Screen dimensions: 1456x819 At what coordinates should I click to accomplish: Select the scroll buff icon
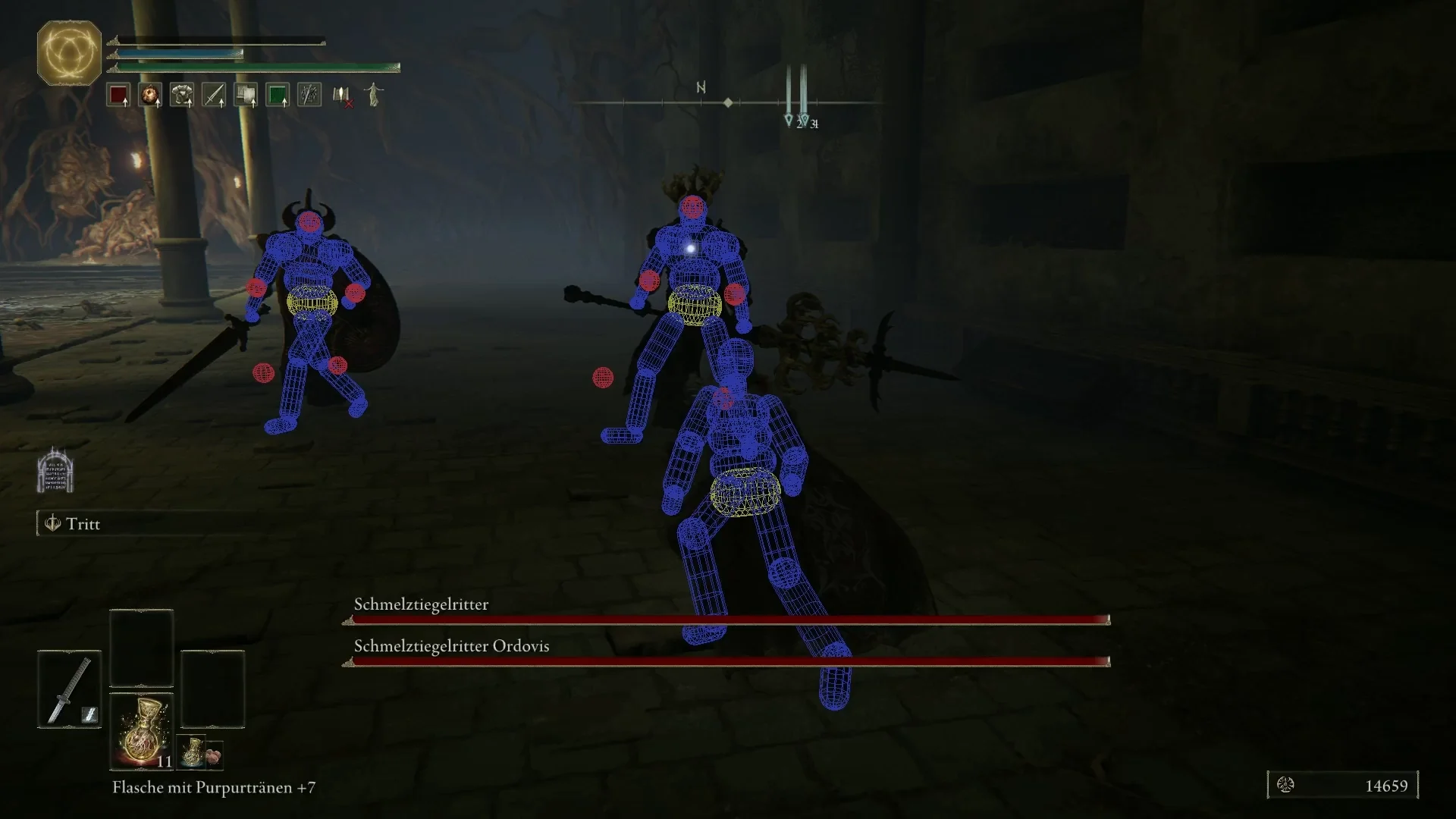246,94
